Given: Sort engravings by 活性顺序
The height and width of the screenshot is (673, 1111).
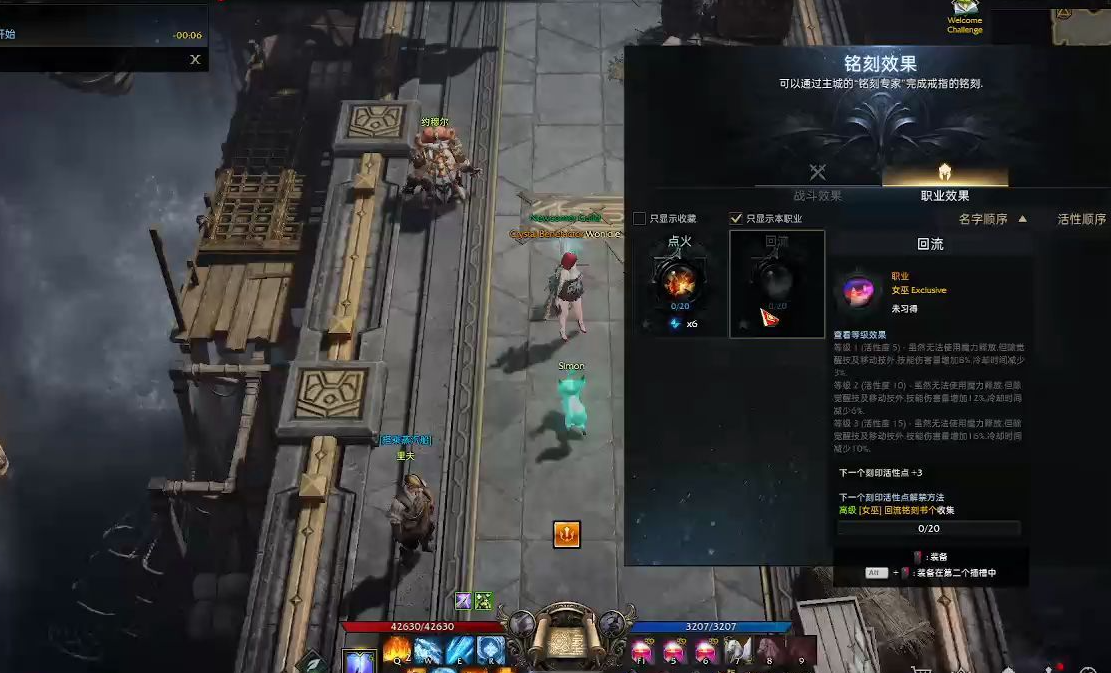Looking at the screenshot, I should (x=1081, y=219).
